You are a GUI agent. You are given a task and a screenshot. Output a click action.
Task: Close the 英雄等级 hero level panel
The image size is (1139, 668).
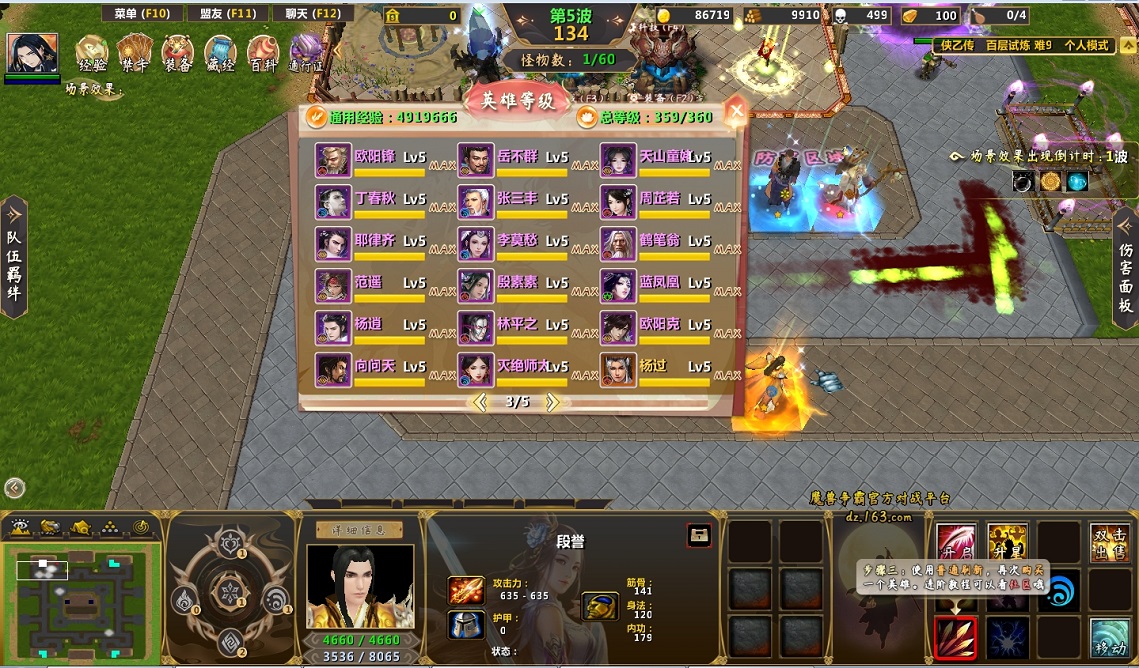pyautogui.click(x=736, y=110)
